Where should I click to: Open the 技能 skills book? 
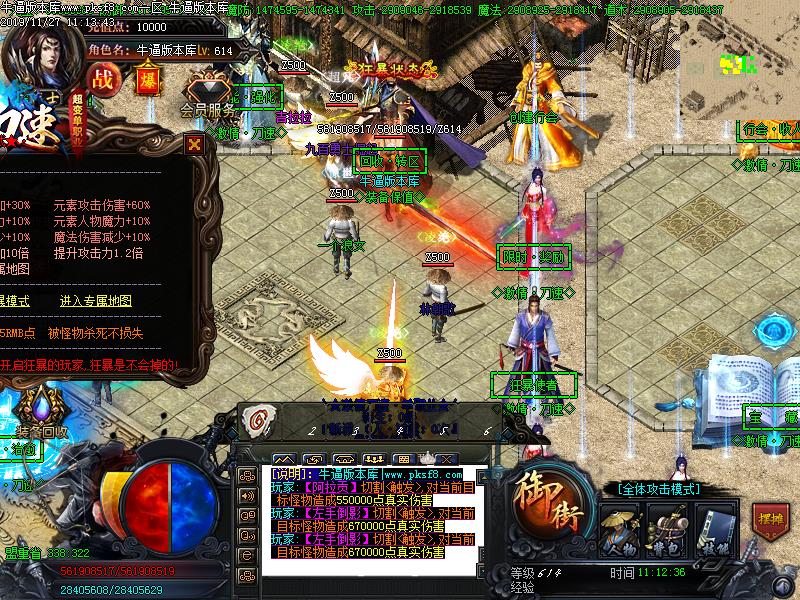pyautogui.click(x=710, y=527)
